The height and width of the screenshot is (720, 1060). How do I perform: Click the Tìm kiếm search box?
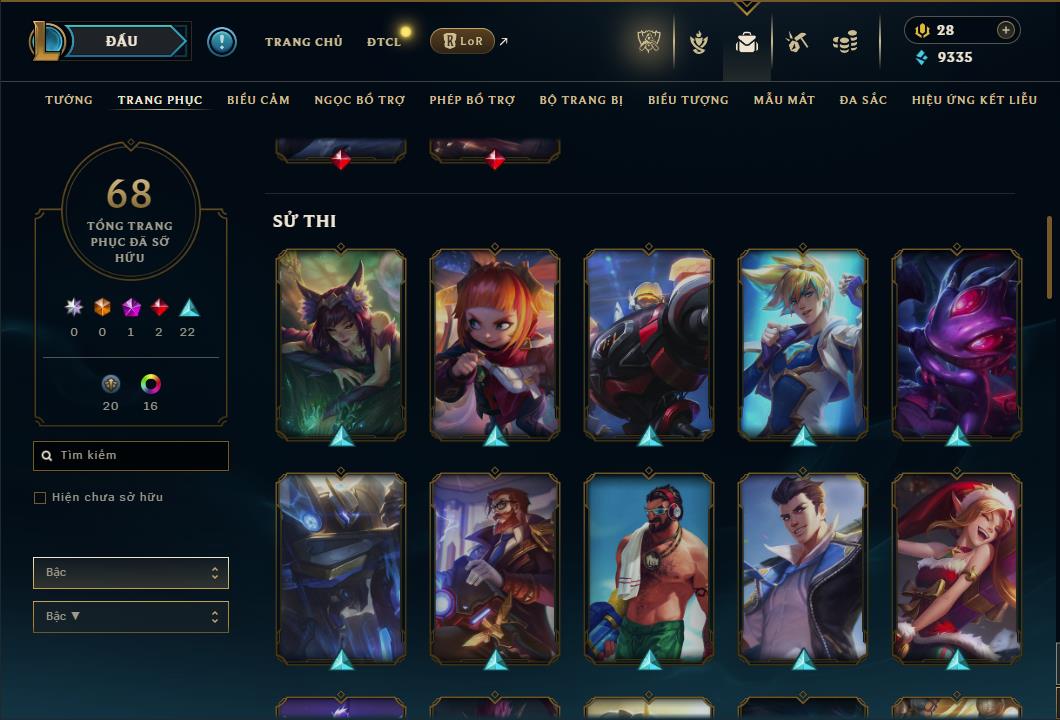tap(131, 456)
